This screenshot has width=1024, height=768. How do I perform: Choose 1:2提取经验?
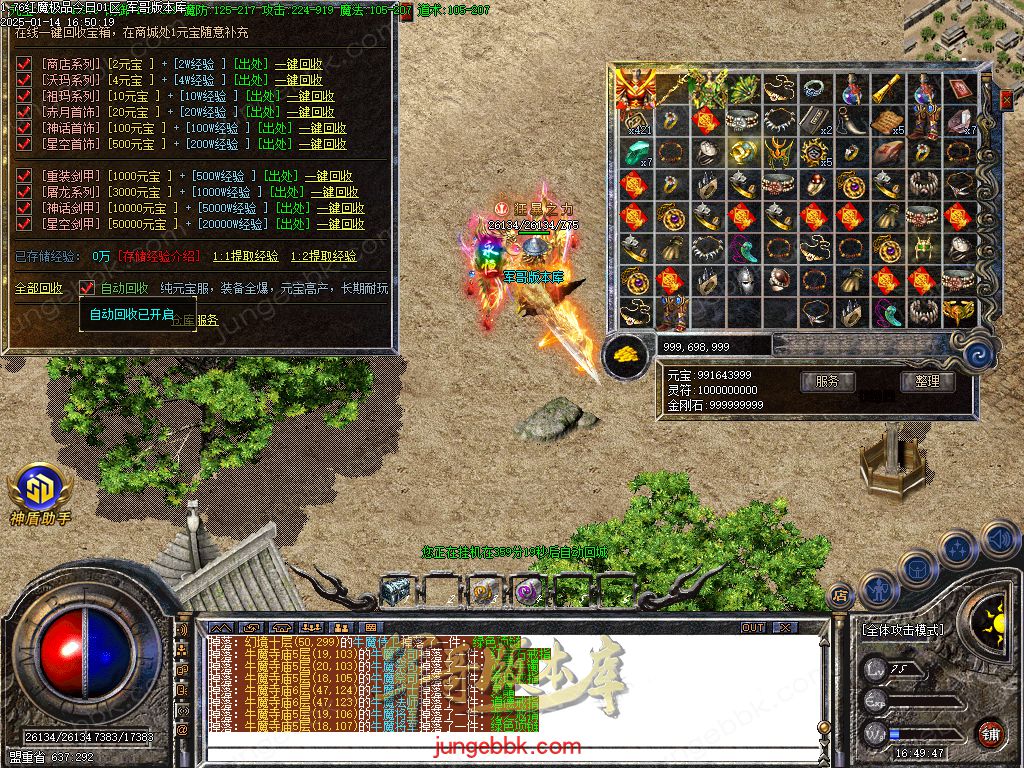pos(324,256)
